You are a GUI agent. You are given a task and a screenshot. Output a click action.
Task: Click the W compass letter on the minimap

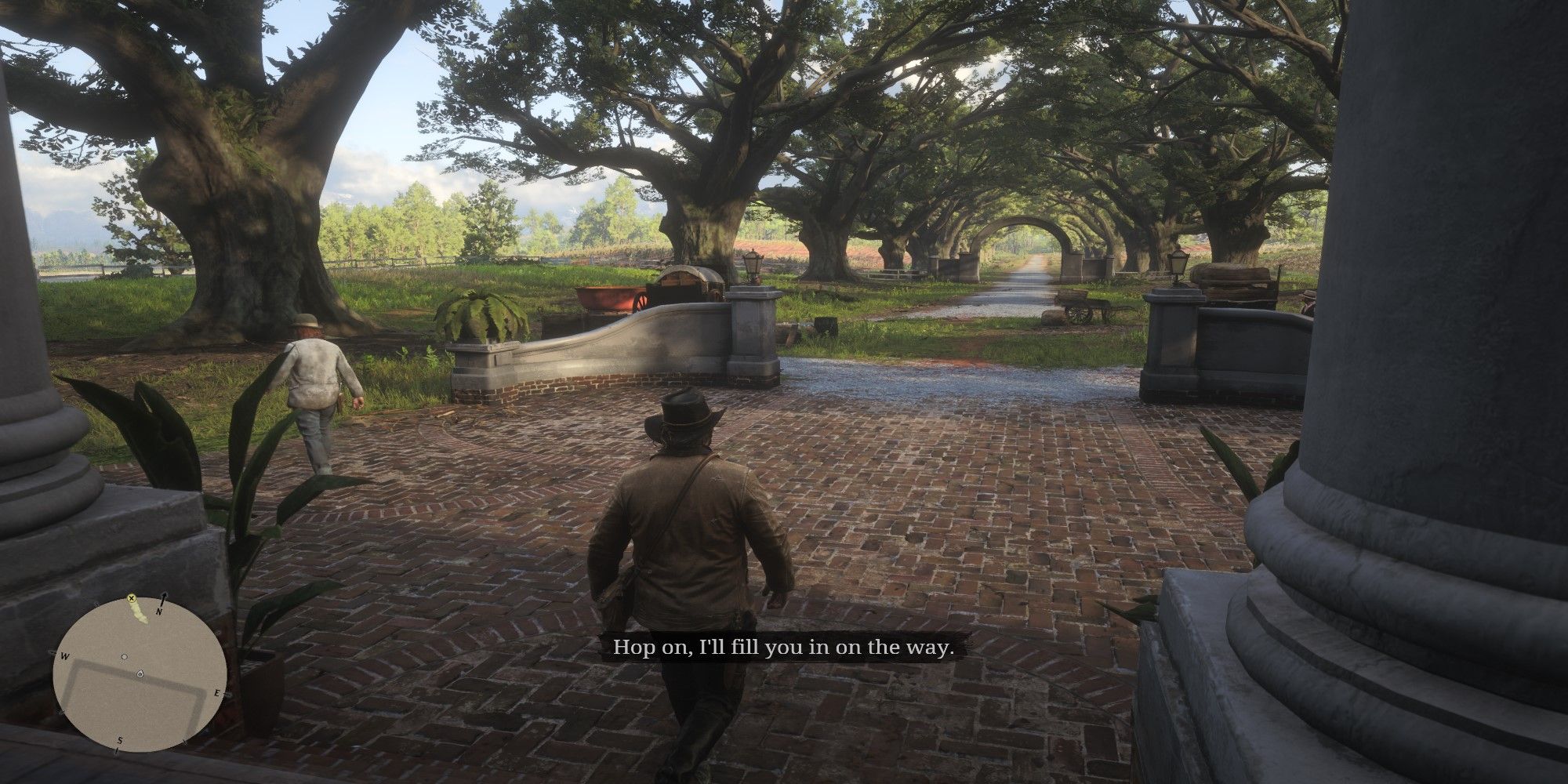[64, 656]
